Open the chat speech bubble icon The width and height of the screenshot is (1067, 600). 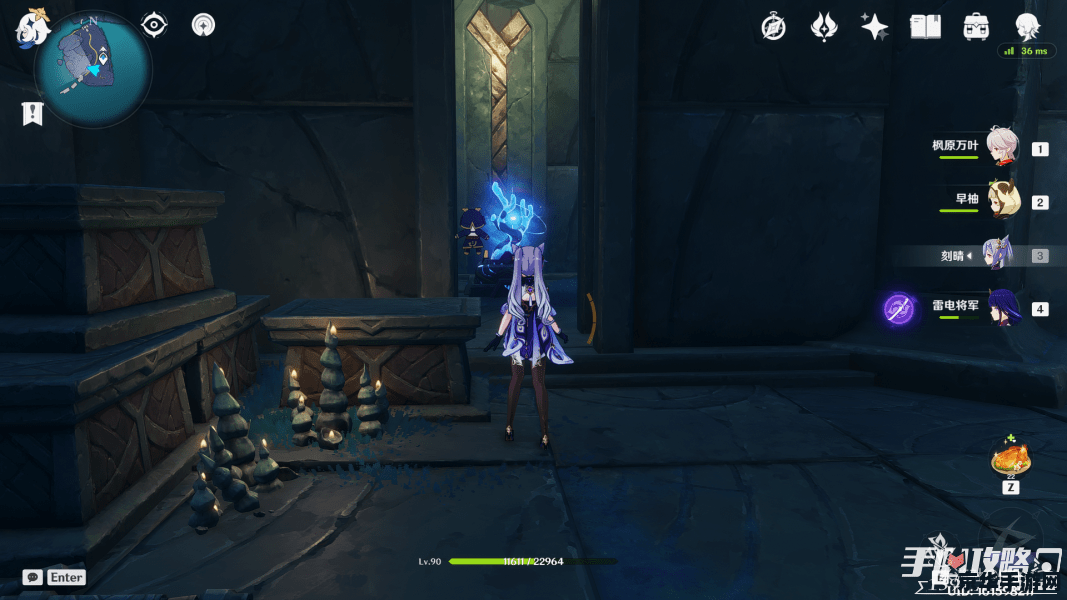(33, 577)
